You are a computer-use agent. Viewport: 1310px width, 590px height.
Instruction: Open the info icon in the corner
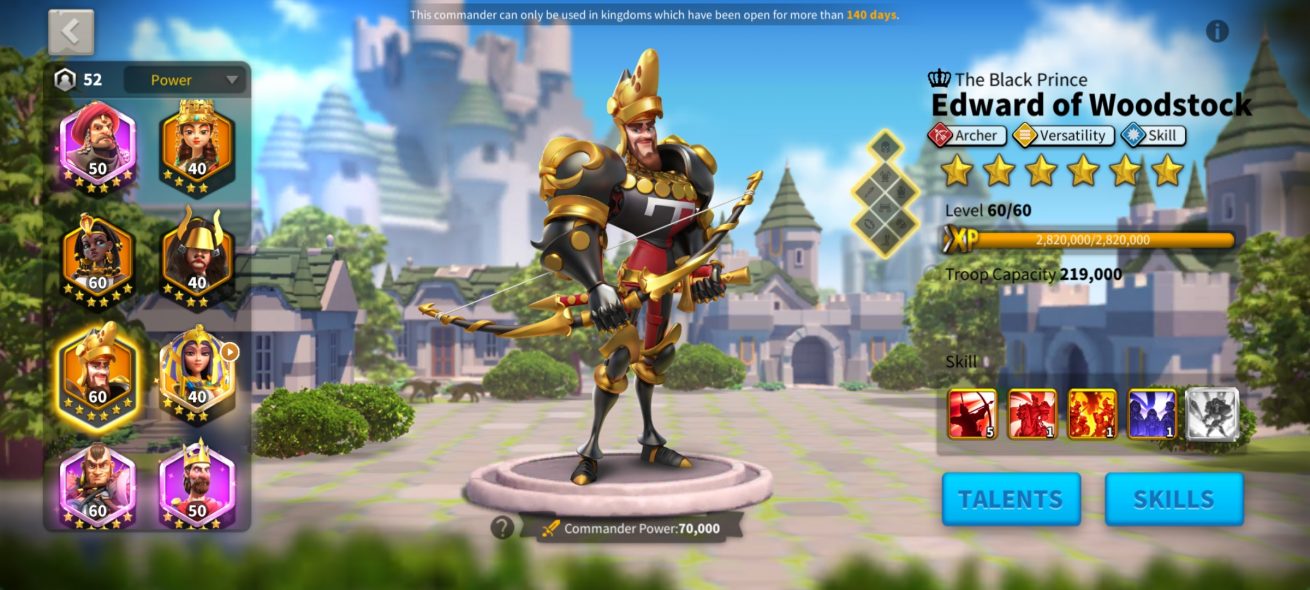[1217, 31]
